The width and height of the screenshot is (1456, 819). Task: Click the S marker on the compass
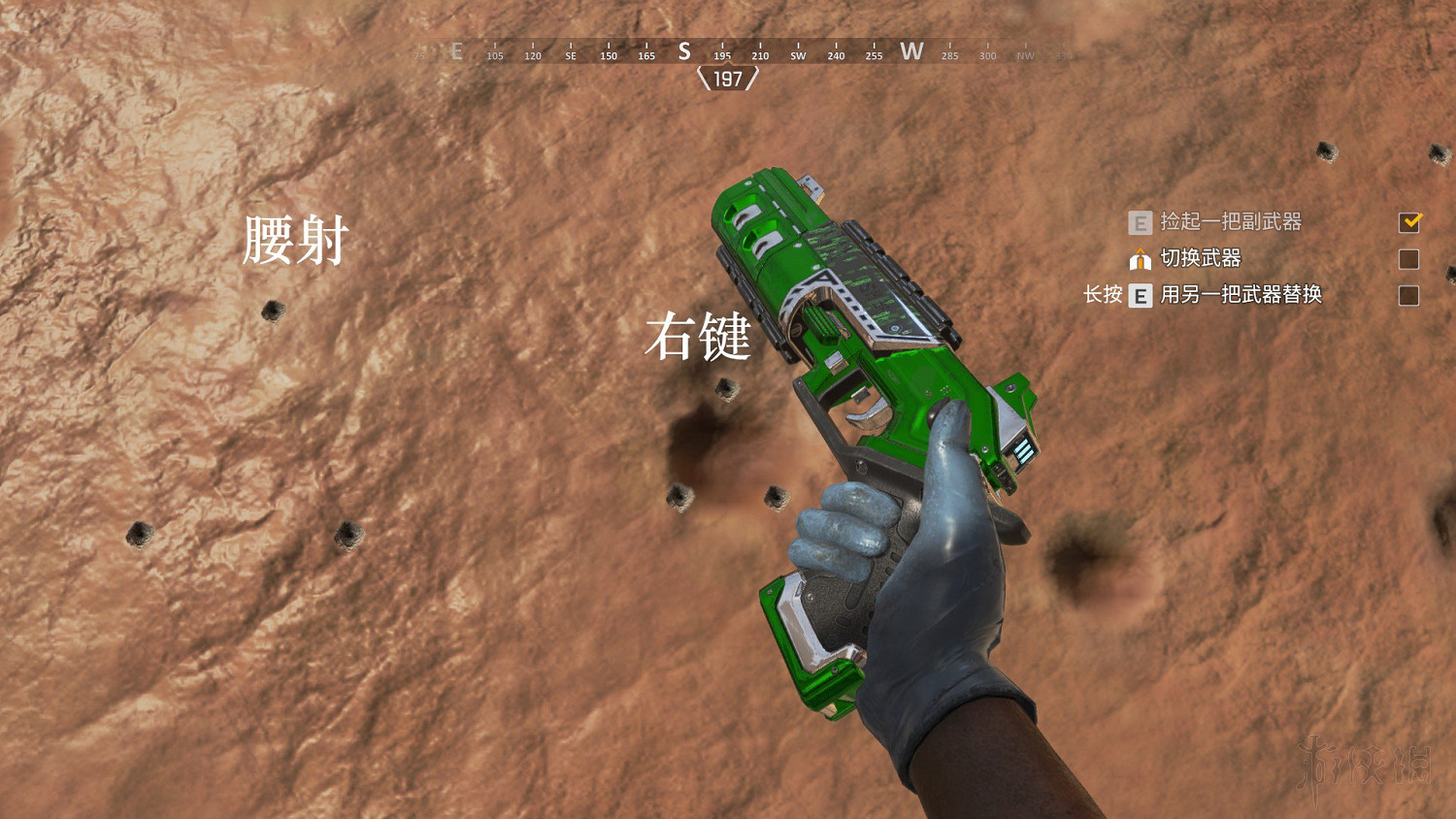click(x=684, y=52)
